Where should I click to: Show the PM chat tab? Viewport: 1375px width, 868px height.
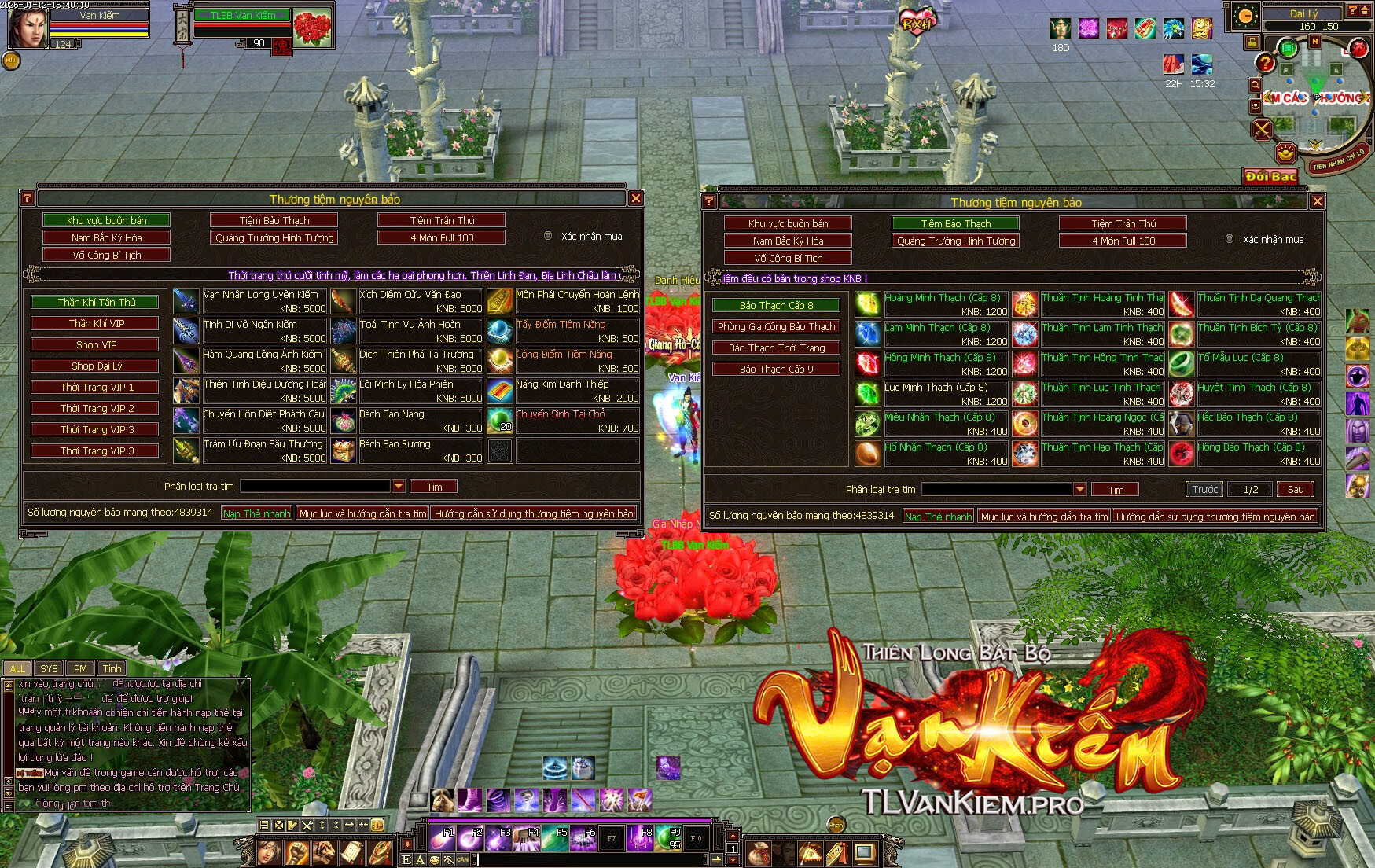[80, 668]
